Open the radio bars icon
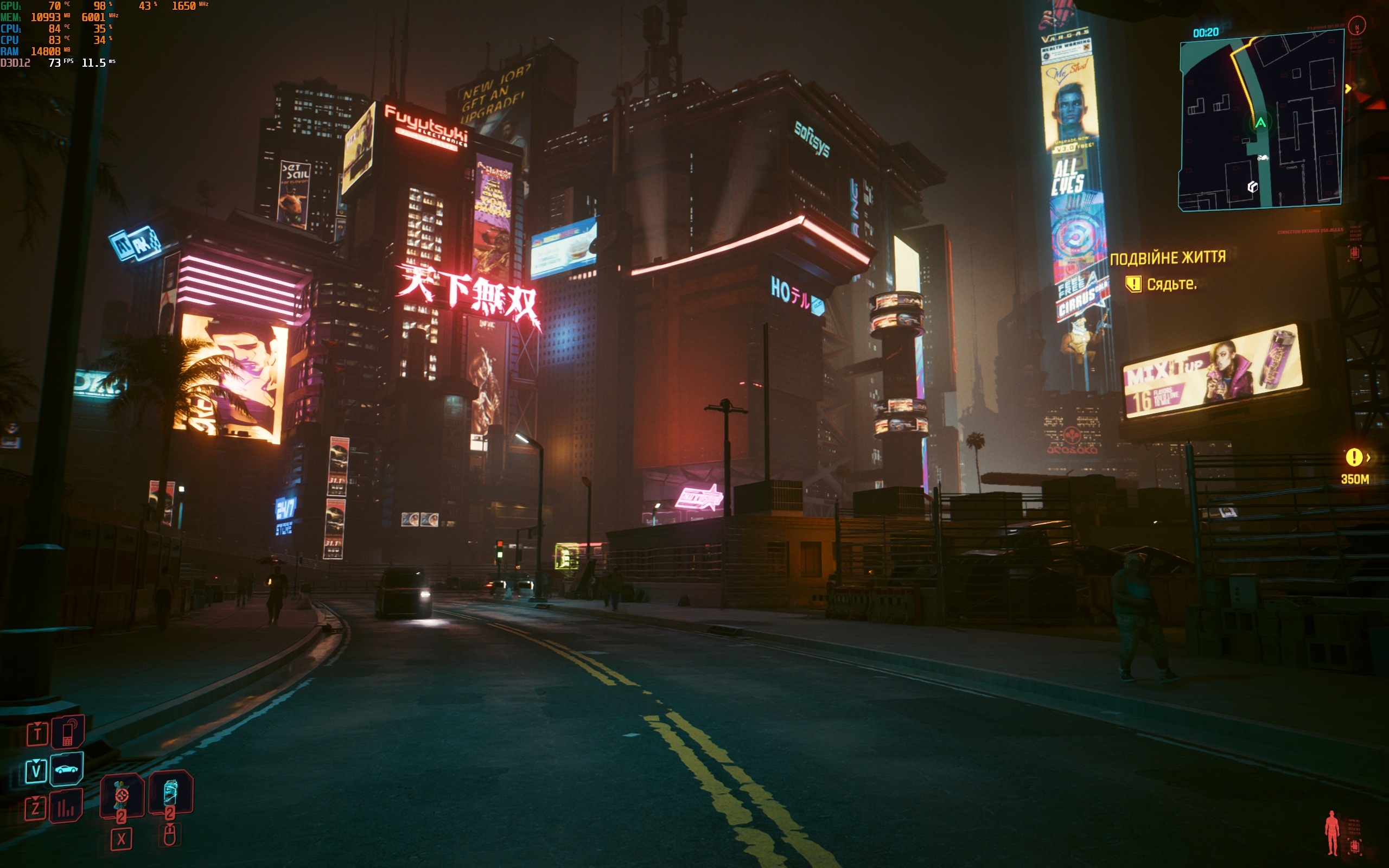Viewport: 1389px width, 868px height. (66, 807)
